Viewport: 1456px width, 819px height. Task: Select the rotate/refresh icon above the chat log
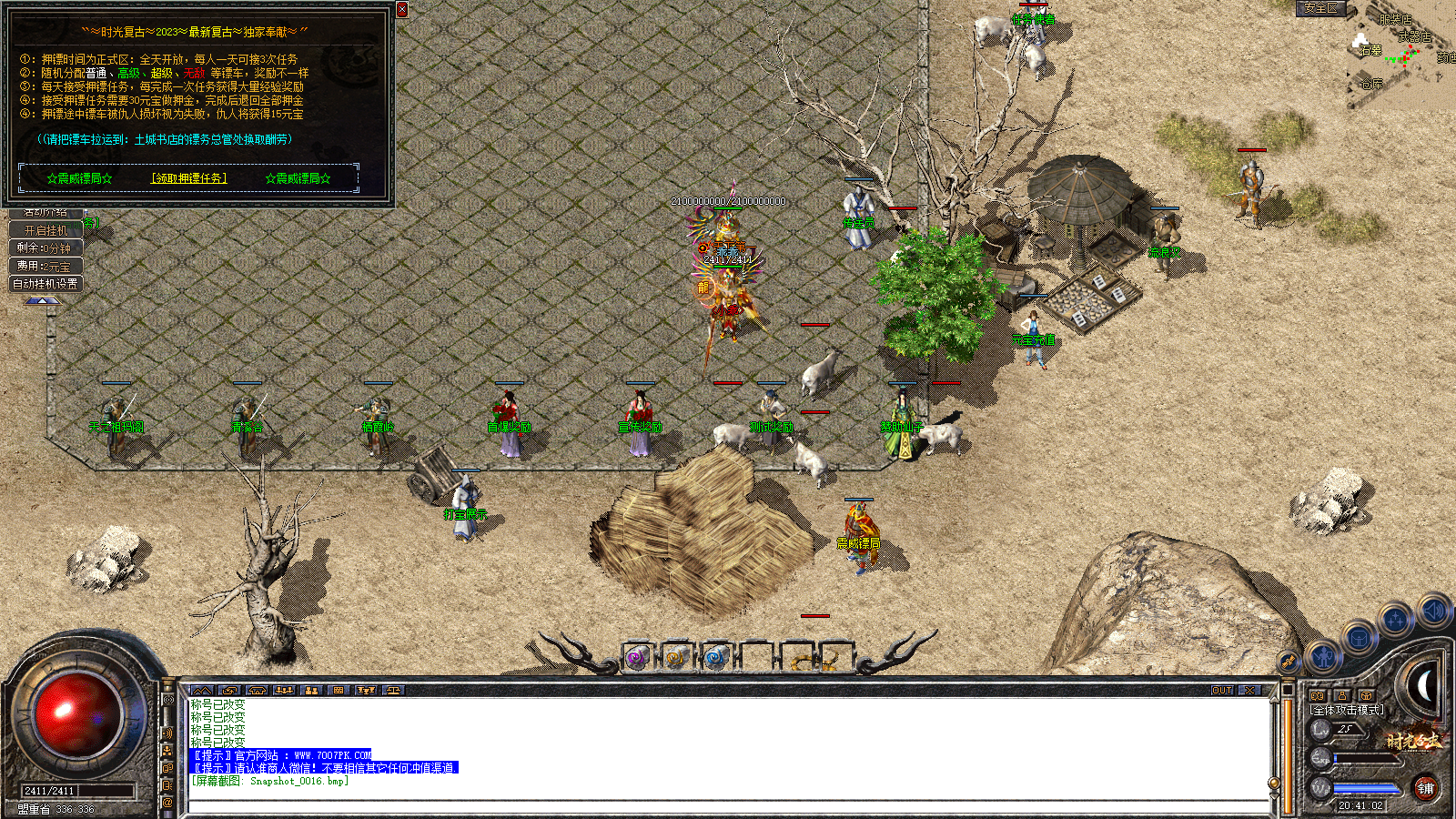231,691
